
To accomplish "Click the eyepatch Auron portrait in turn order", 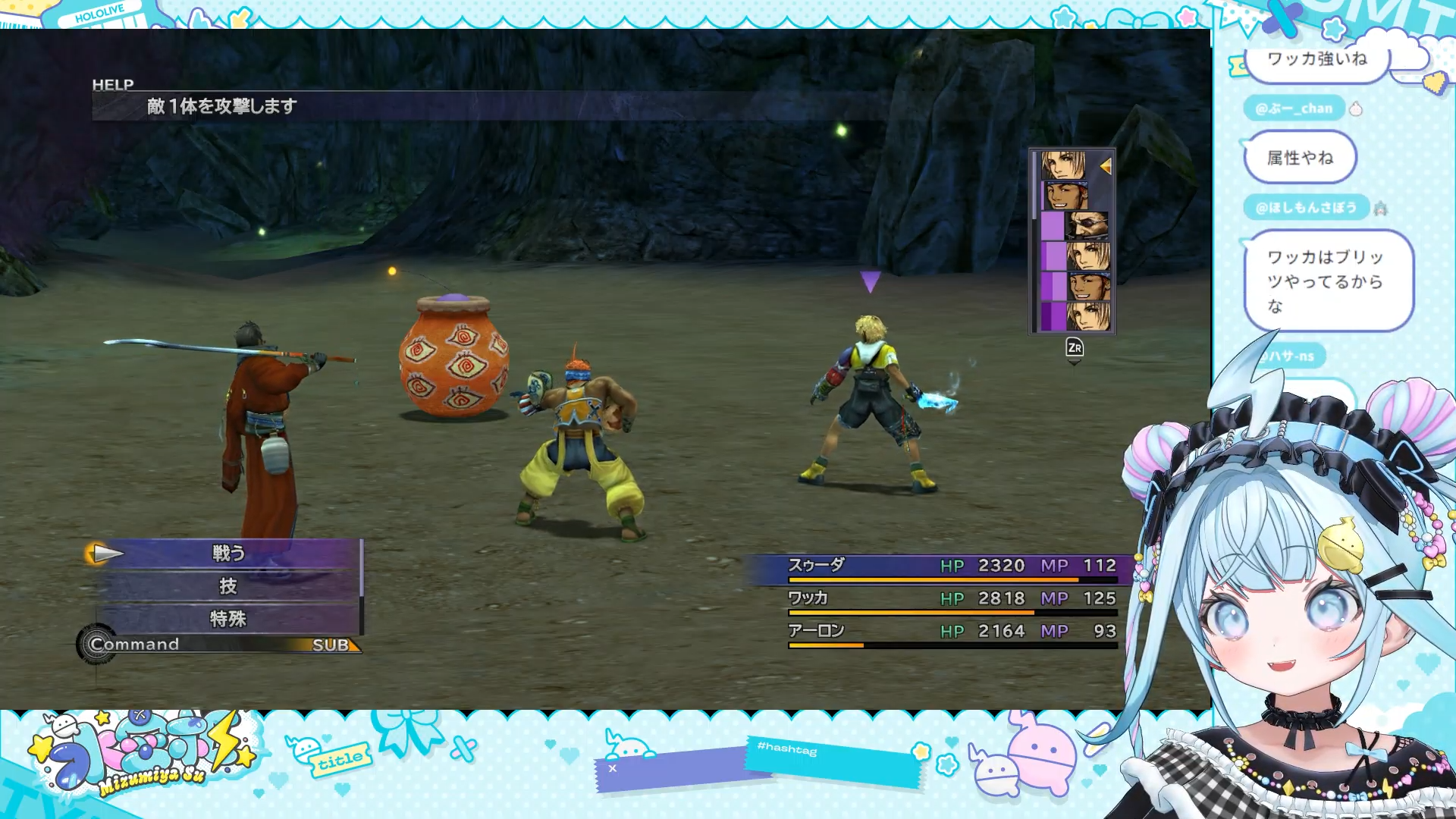I will (1087, 225).
